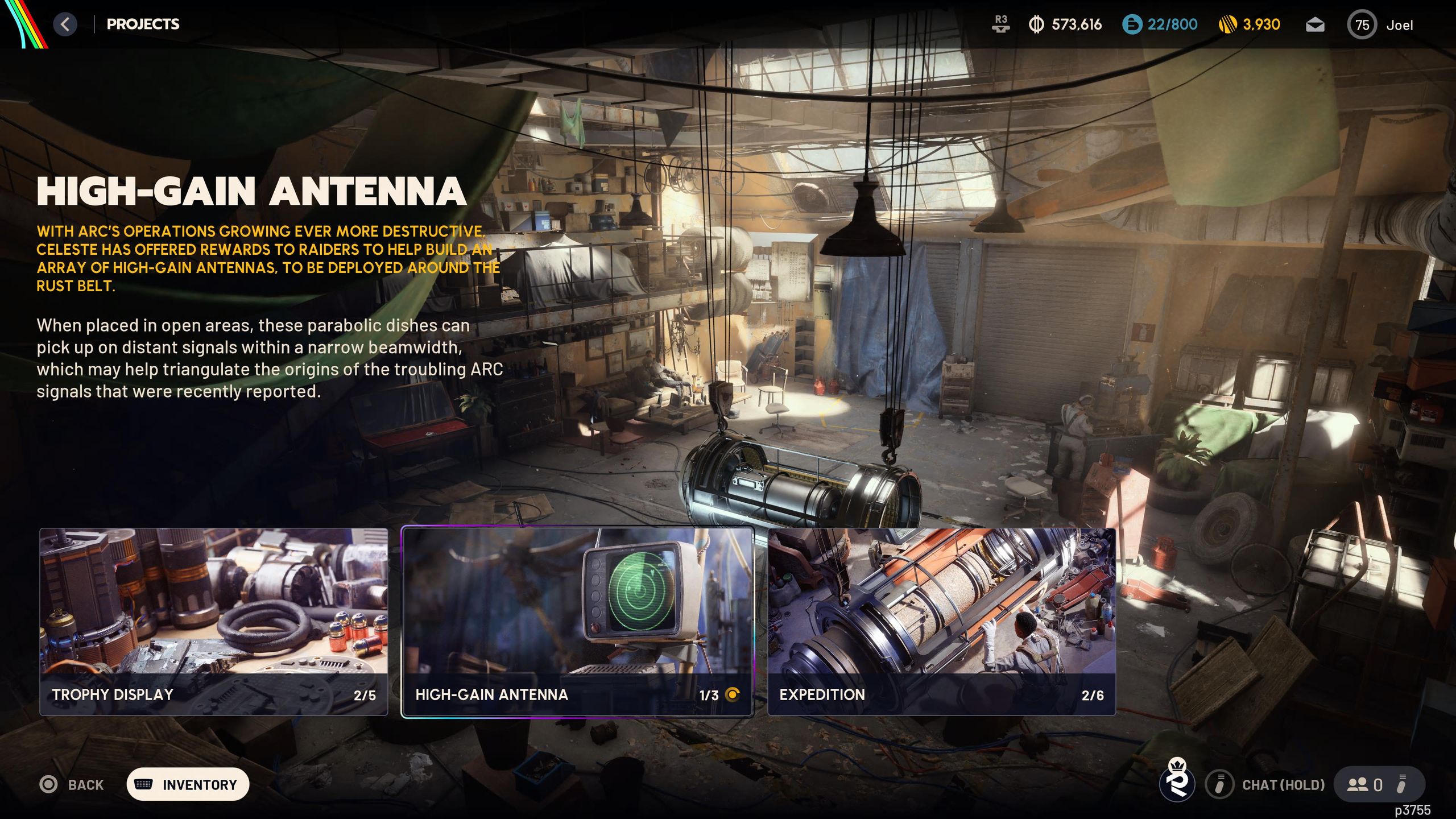Viewport: 1456px width, 819px height.
Task: Open the Inventory button
Action: click(x=188, y=784)
